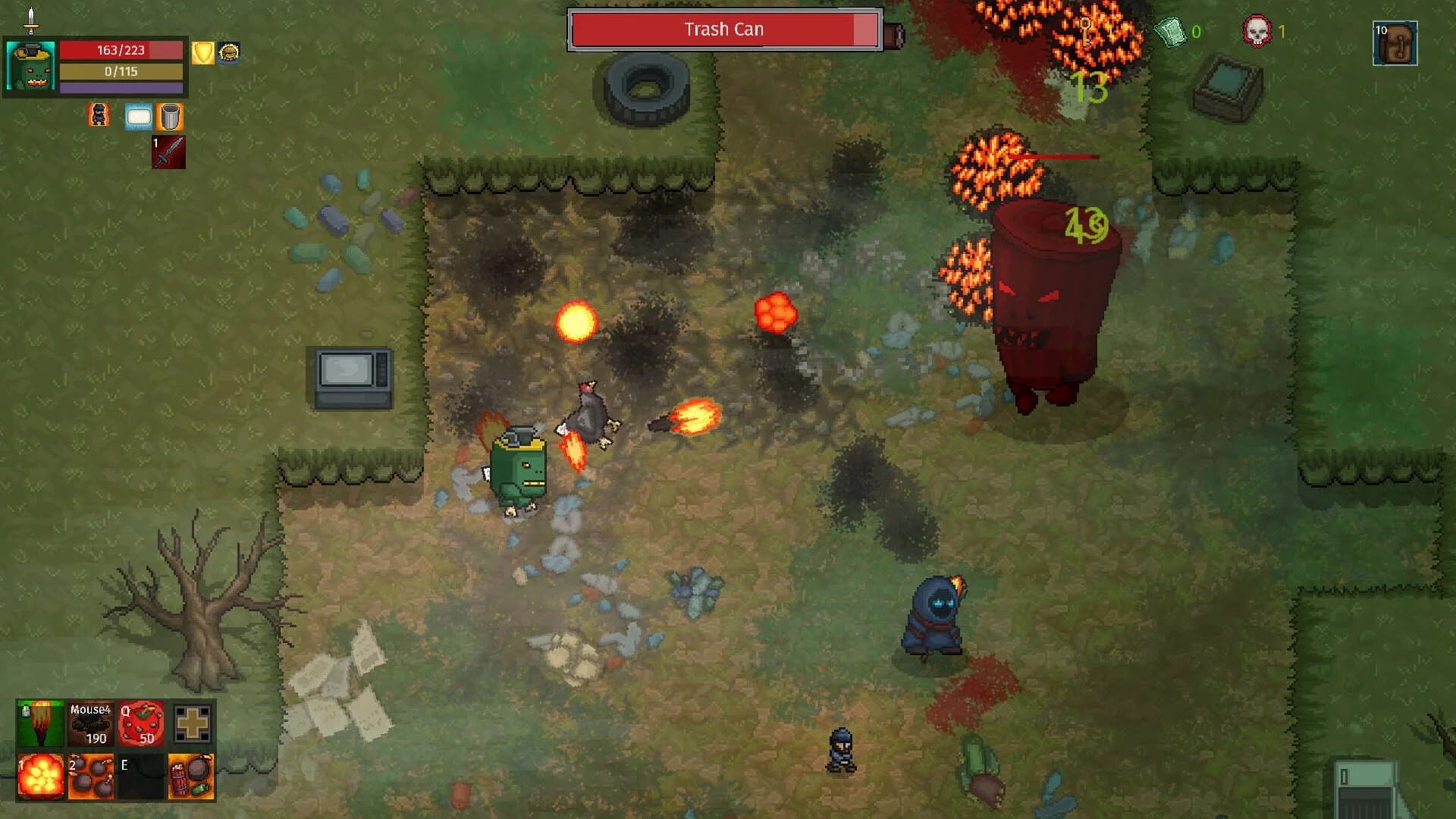Select the Q tomato ability showing 50

tap(141, 724)
